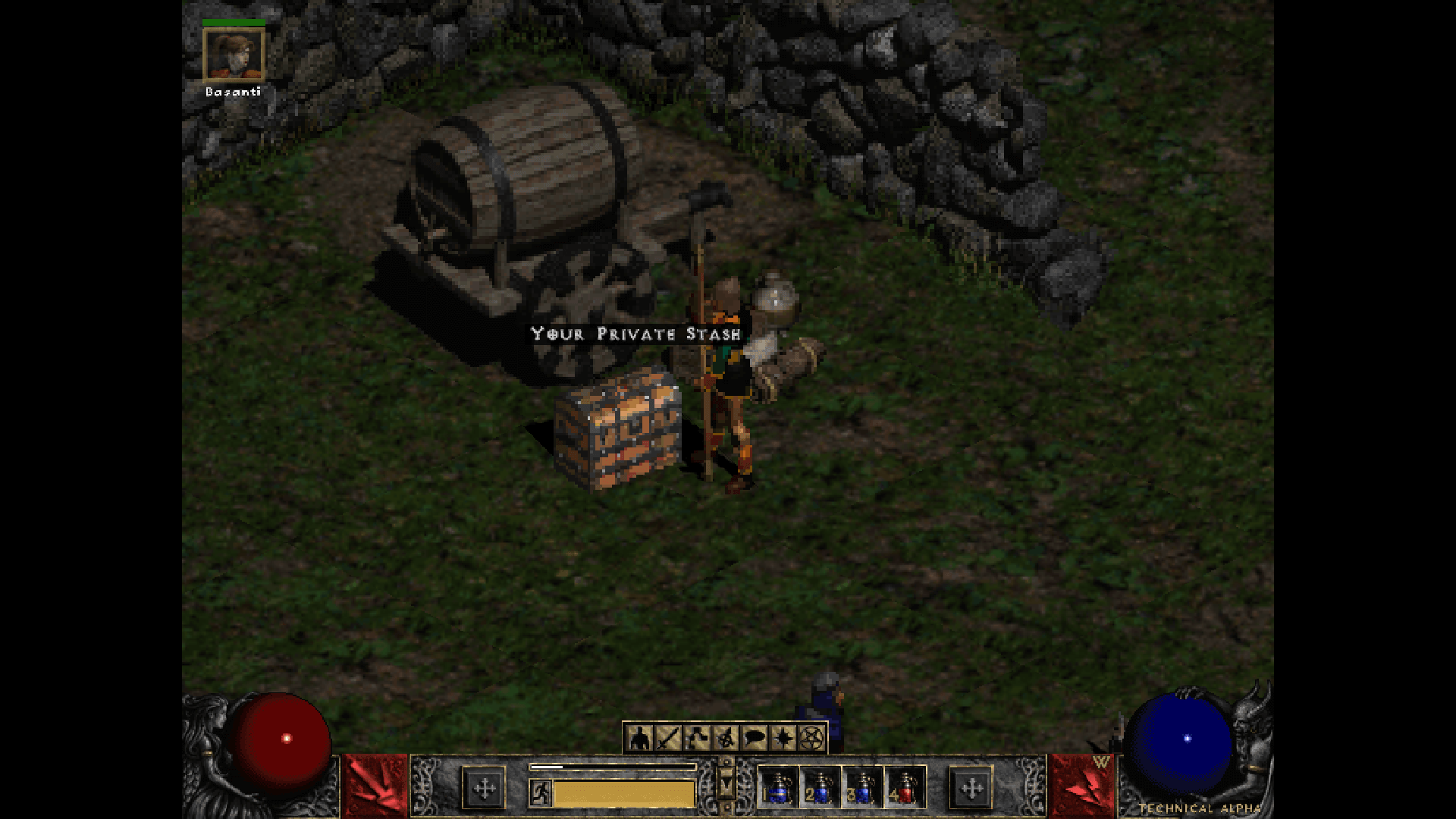This screenshot has height=819, width=1456.
Task: Use the mana potion in belt slot 1
Action: click(778, 787)
